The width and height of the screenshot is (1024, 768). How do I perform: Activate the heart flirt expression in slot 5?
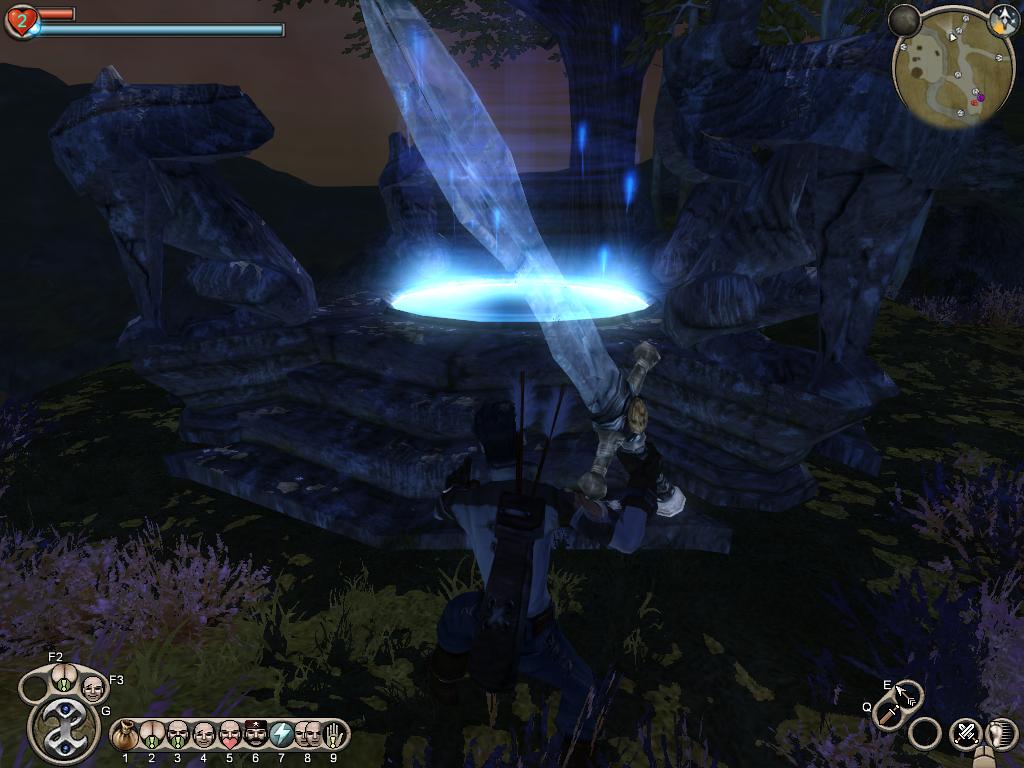[x=230, y=735]
